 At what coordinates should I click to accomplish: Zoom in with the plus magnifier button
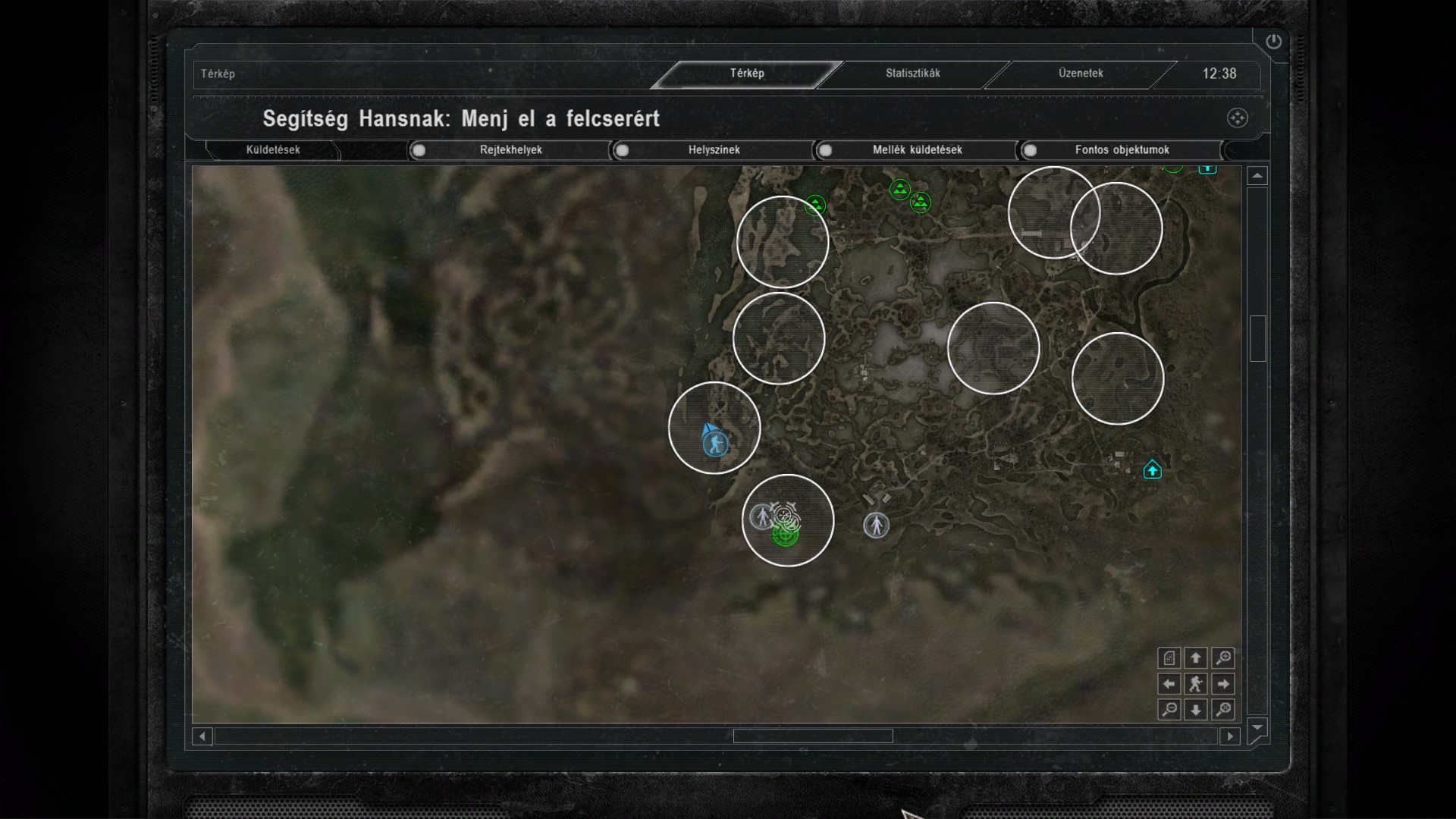1223,657
